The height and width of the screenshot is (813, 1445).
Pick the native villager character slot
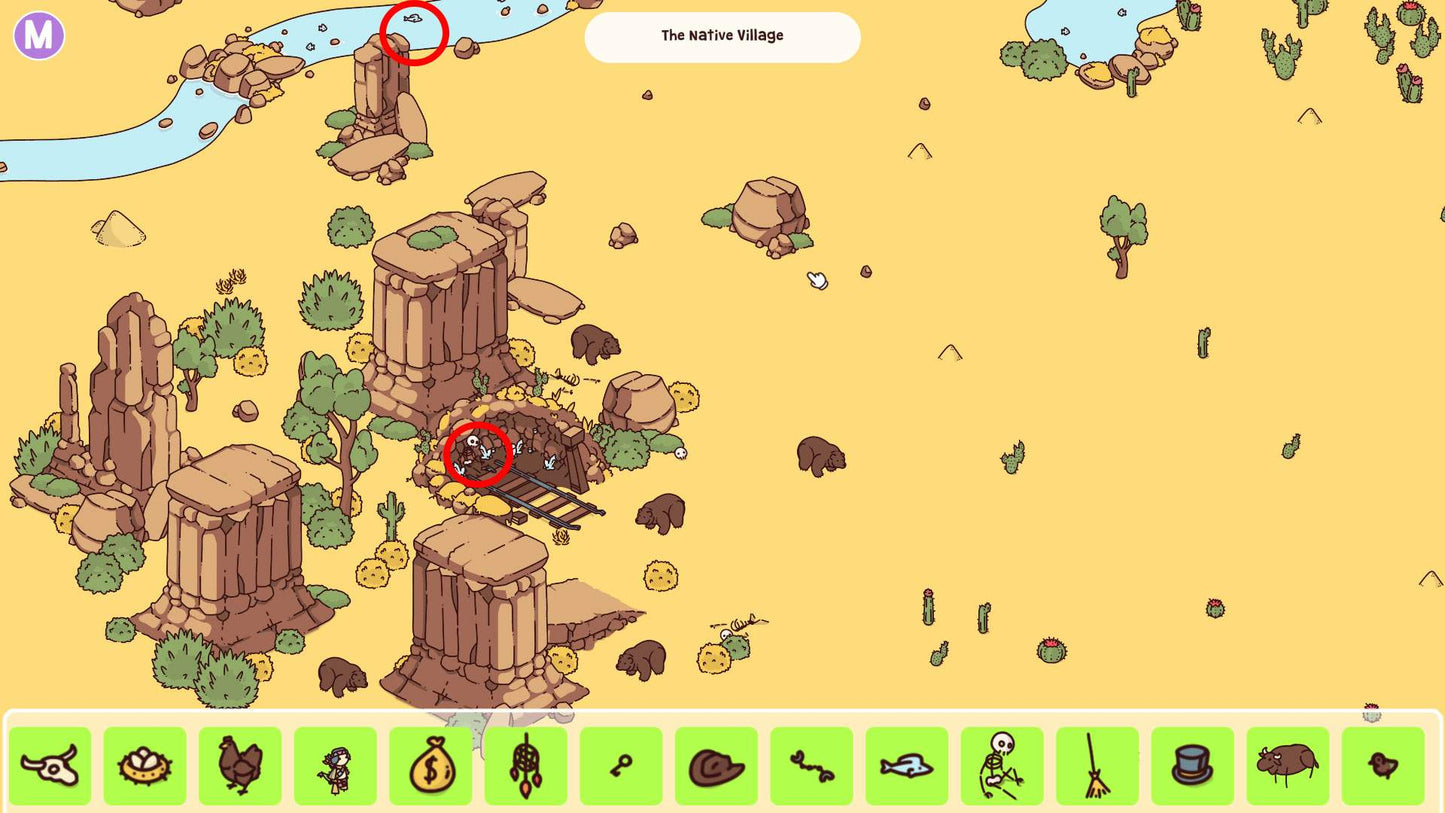335,766
